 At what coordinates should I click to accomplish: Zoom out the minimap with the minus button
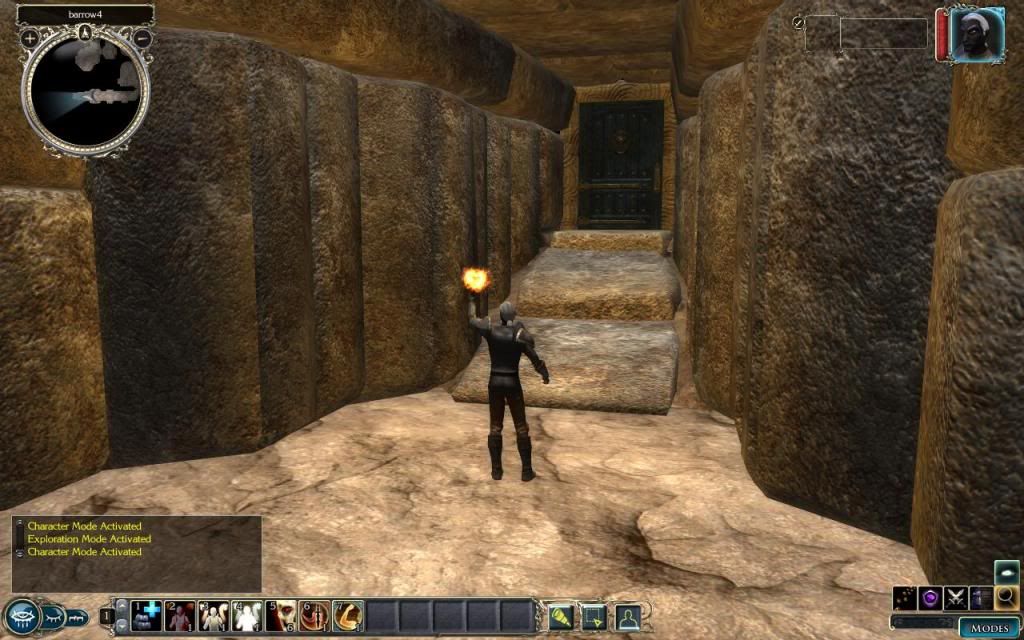[142, 38]
